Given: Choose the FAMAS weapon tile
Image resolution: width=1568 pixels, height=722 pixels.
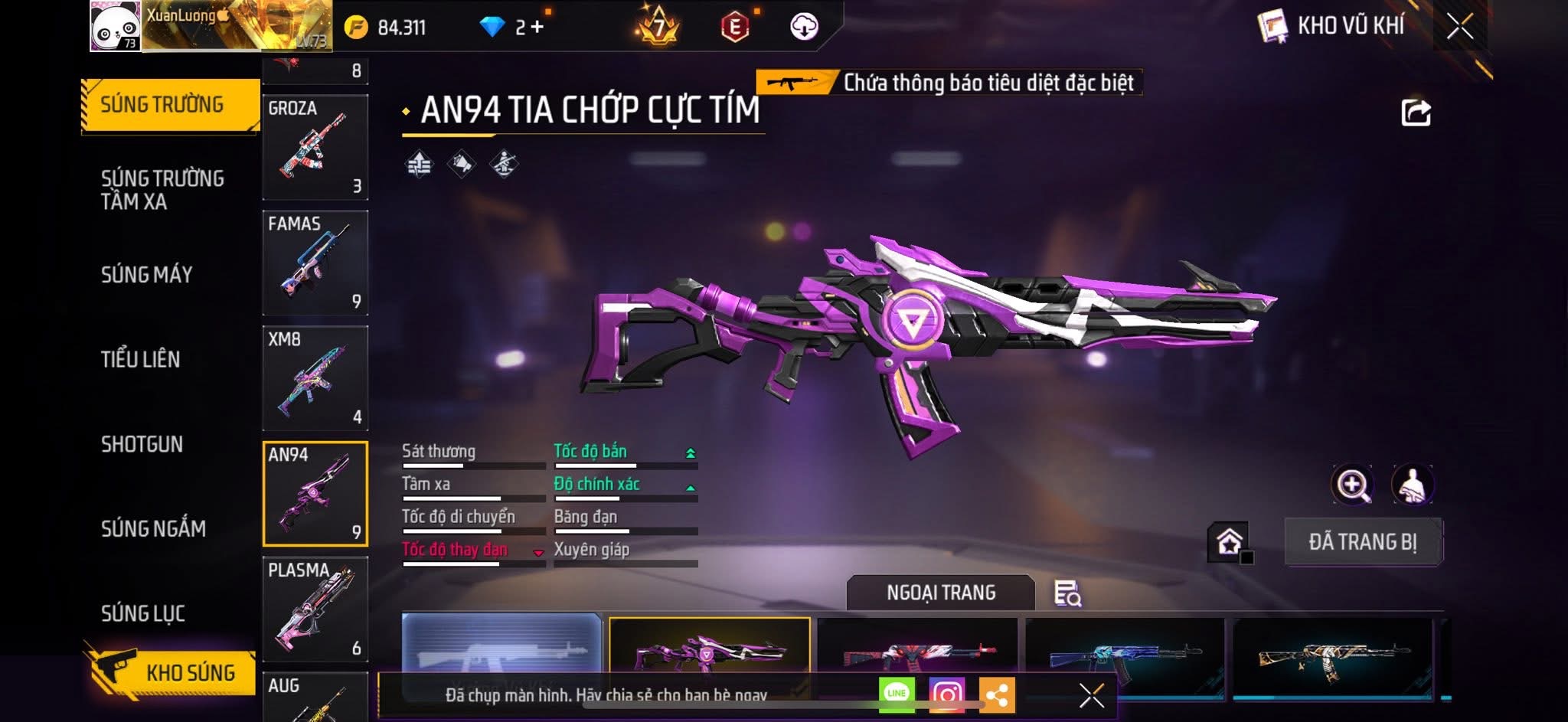Looking at the screenshot, I should pyautogui.click(x=315, y=263).
